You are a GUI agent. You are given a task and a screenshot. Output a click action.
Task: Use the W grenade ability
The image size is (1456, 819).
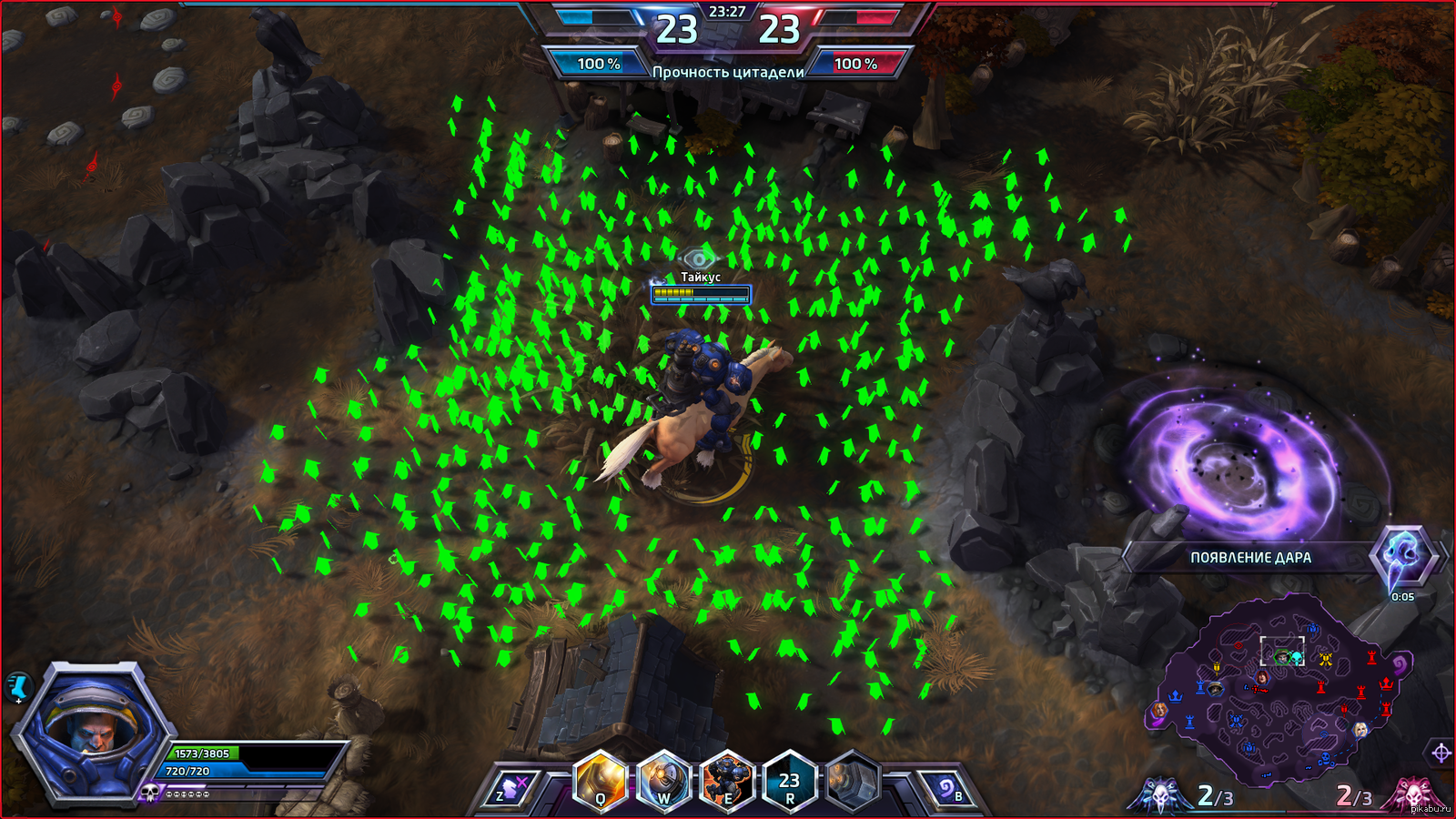click(x=664, y=783)
